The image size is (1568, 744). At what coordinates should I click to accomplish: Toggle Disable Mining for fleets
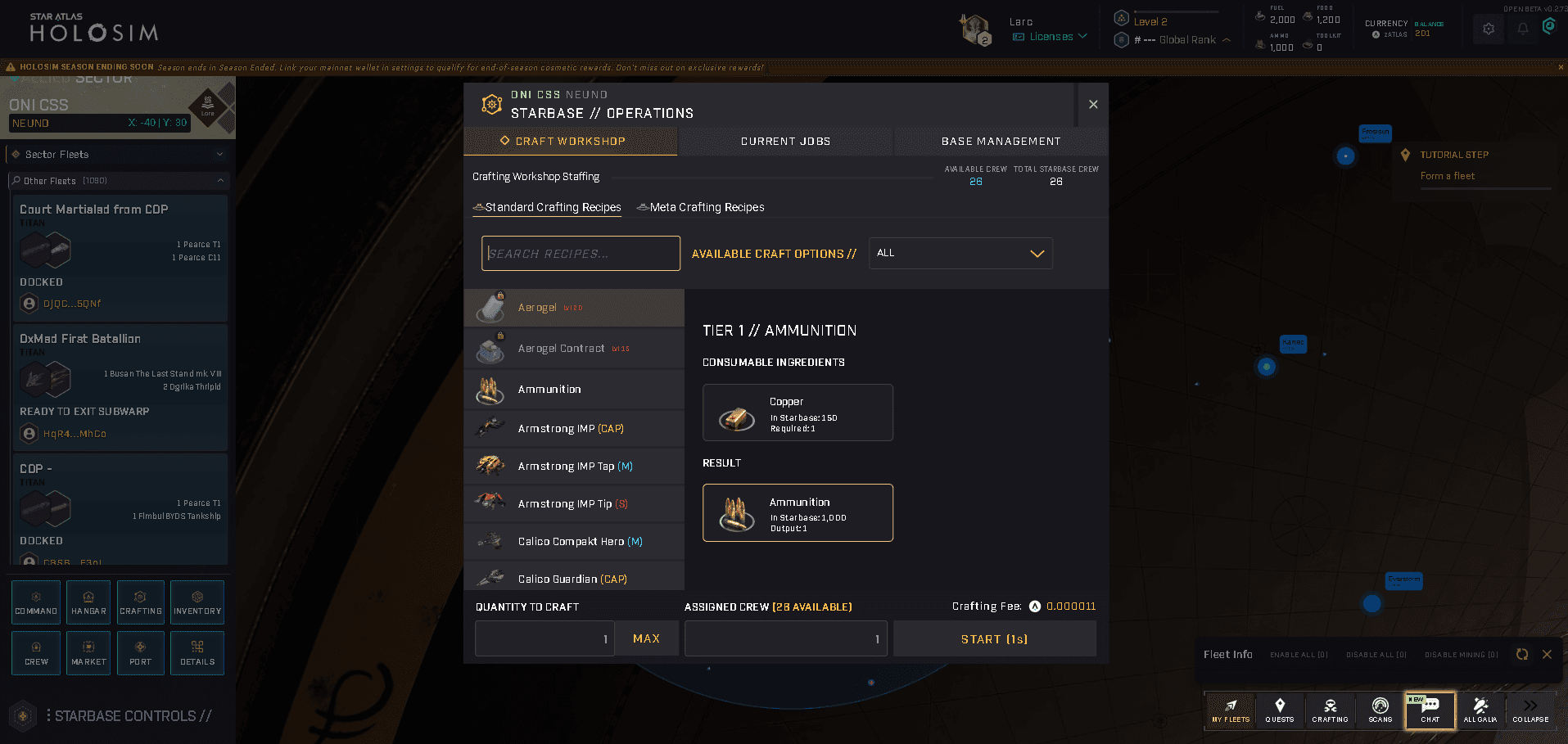(x=1461, y=654)
